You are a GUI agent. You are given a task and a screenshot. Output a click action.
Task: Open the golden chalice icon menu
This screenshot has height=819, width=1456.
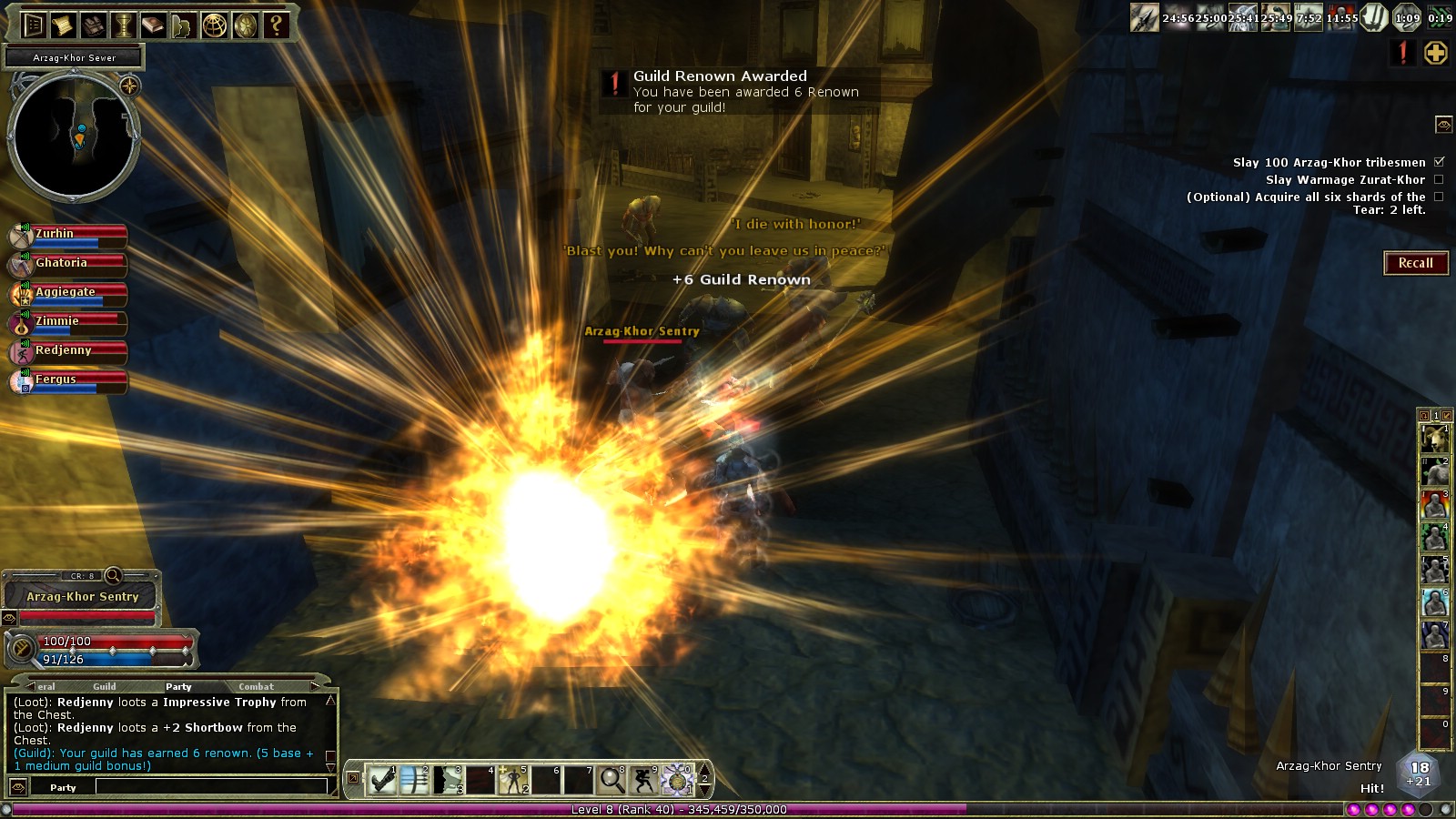click(x=123, y=25)
